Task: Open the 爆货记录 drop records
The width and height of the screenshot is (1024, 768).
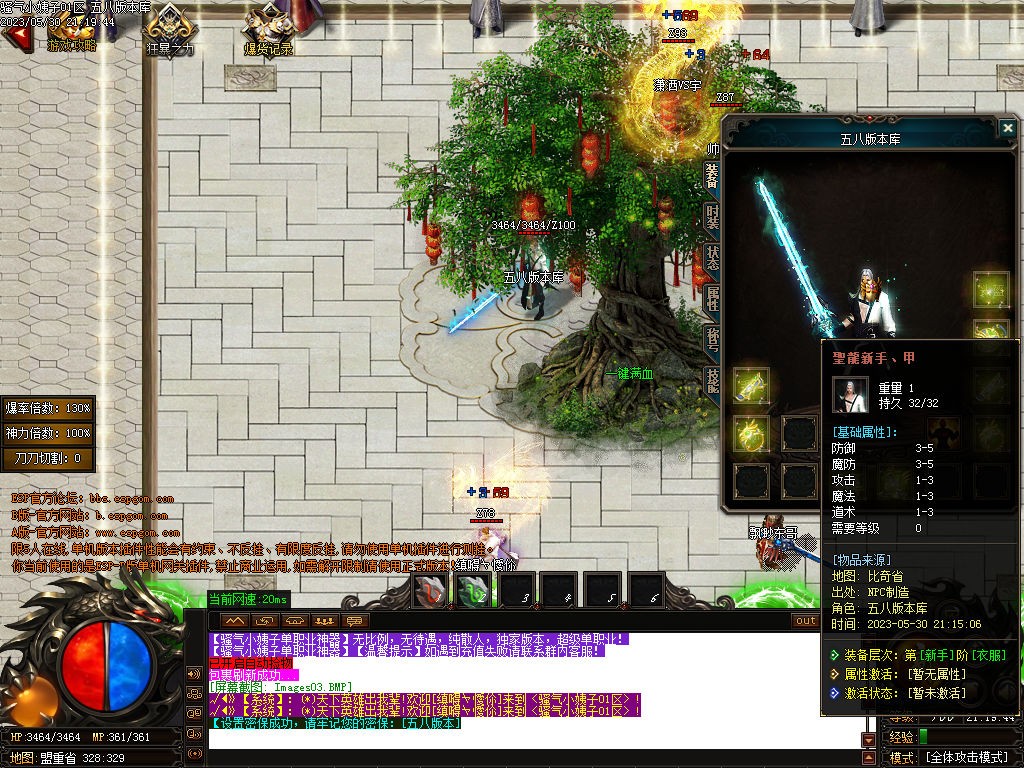Action: 268,30
